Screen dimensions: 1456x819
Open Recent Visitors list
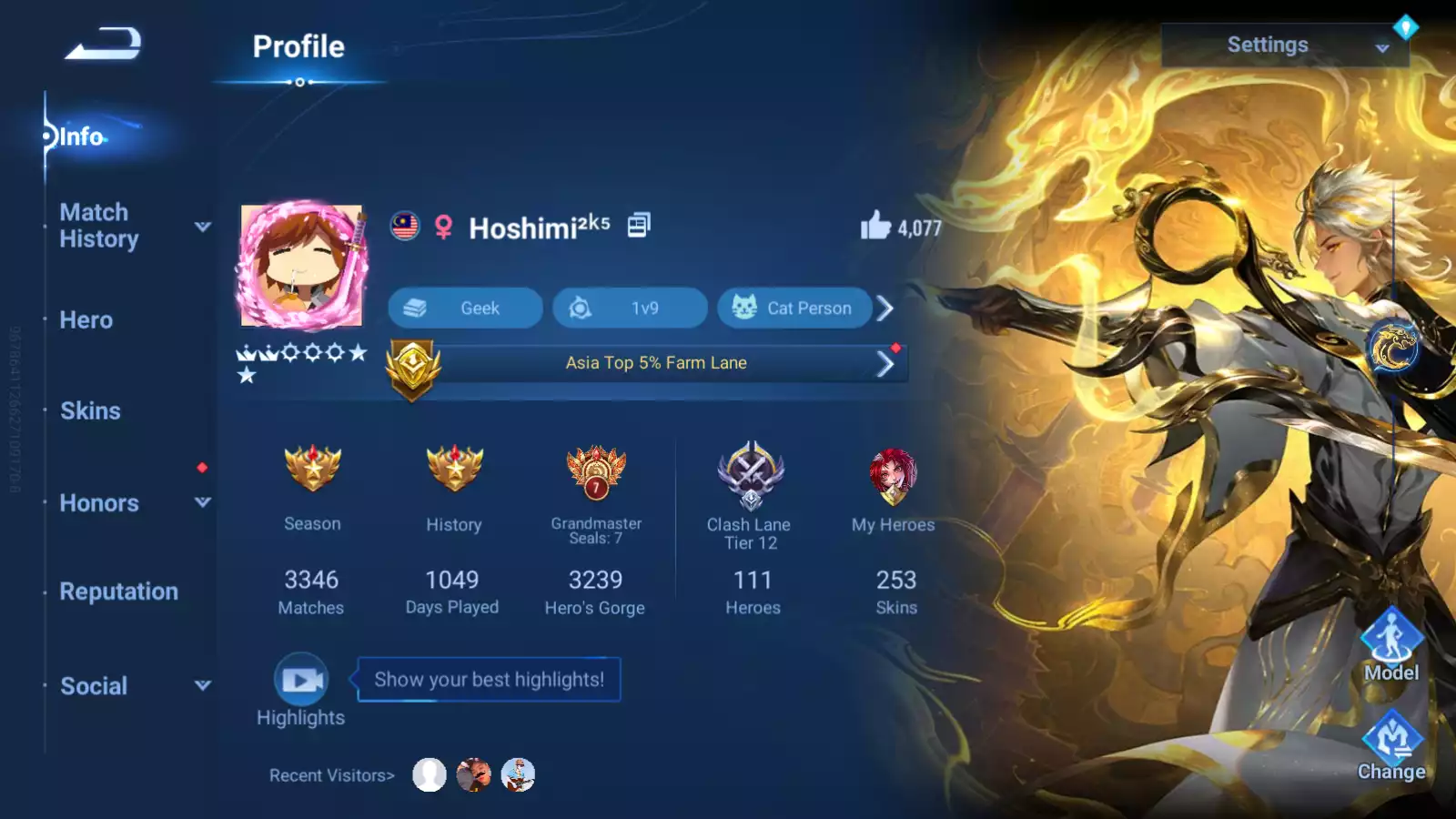click(x=330, y=774)
